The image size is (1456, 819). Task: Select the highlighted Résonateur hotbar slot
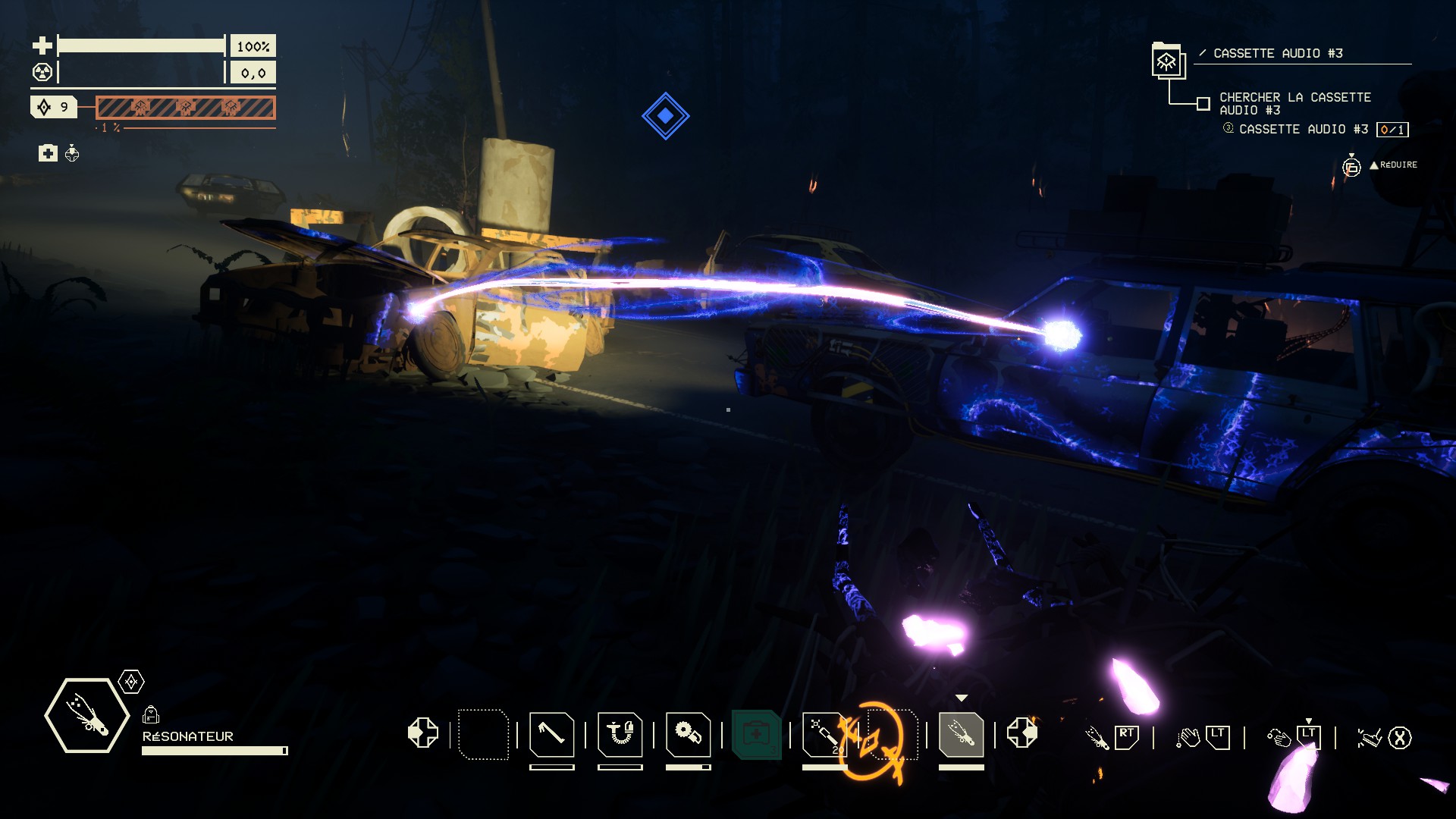coord(961,734)
